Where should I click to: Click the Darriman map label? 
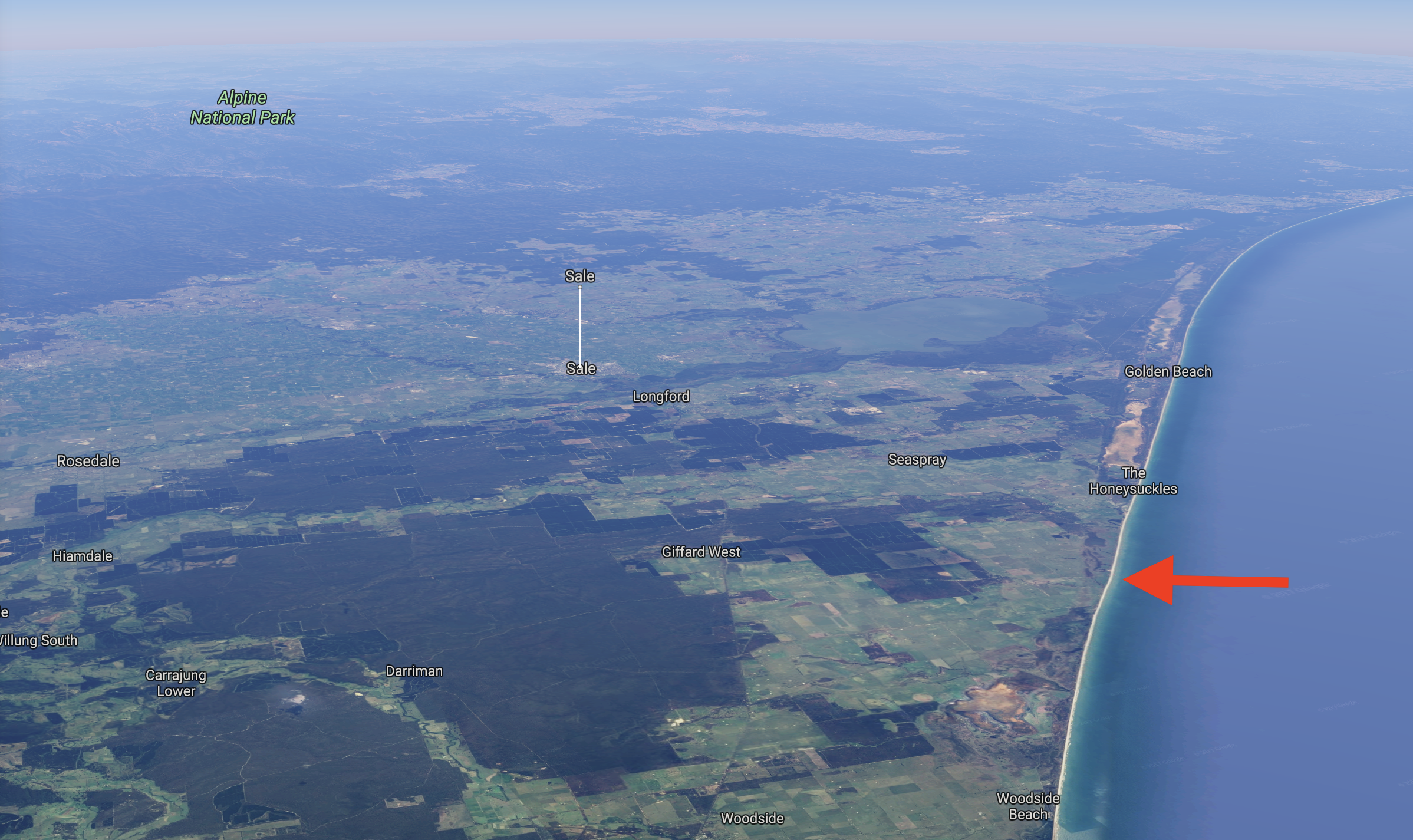pyautogui.click(x=414, y=671)
